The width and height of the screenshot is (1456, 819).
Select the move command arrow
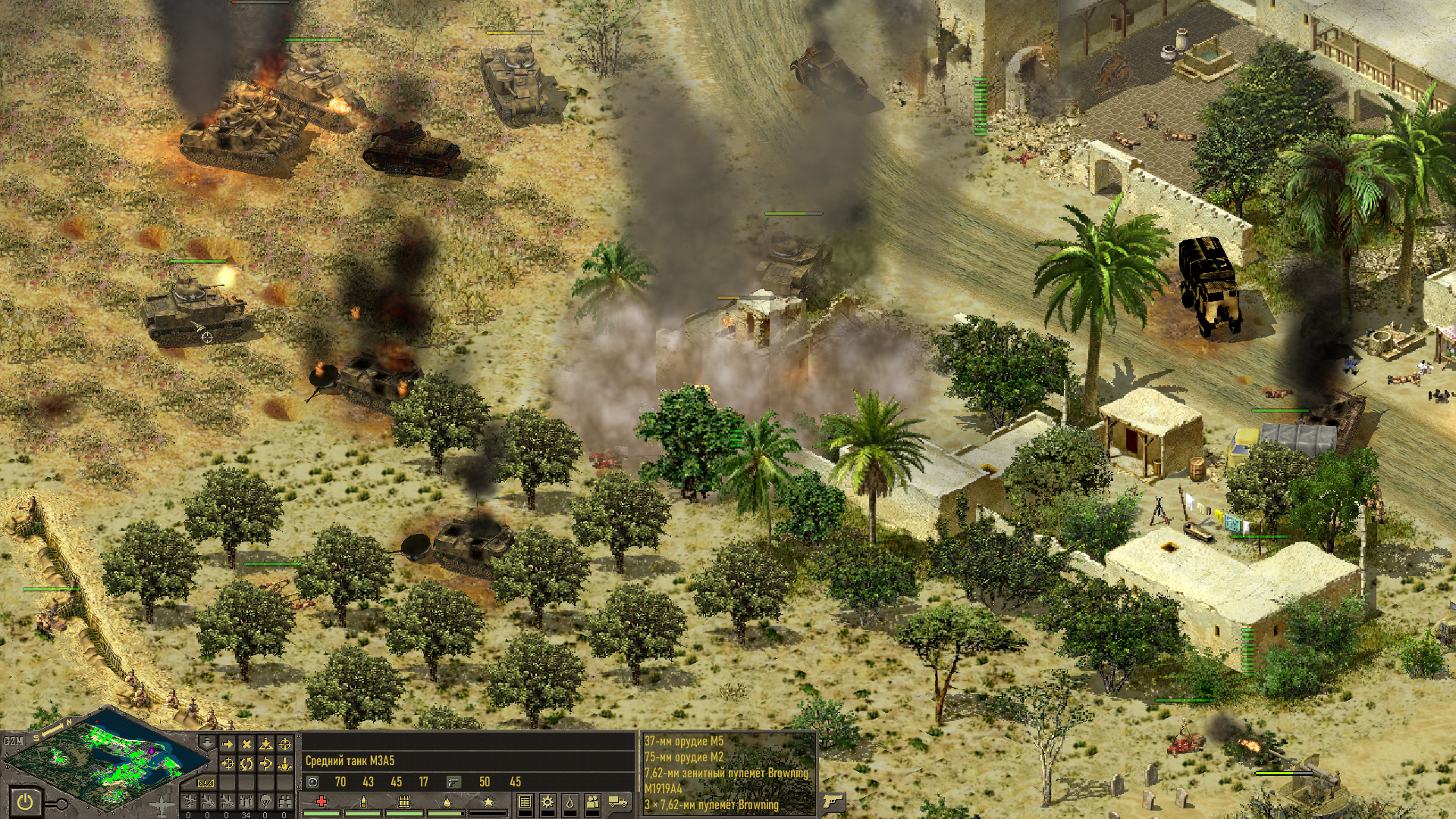coord(227,745)
